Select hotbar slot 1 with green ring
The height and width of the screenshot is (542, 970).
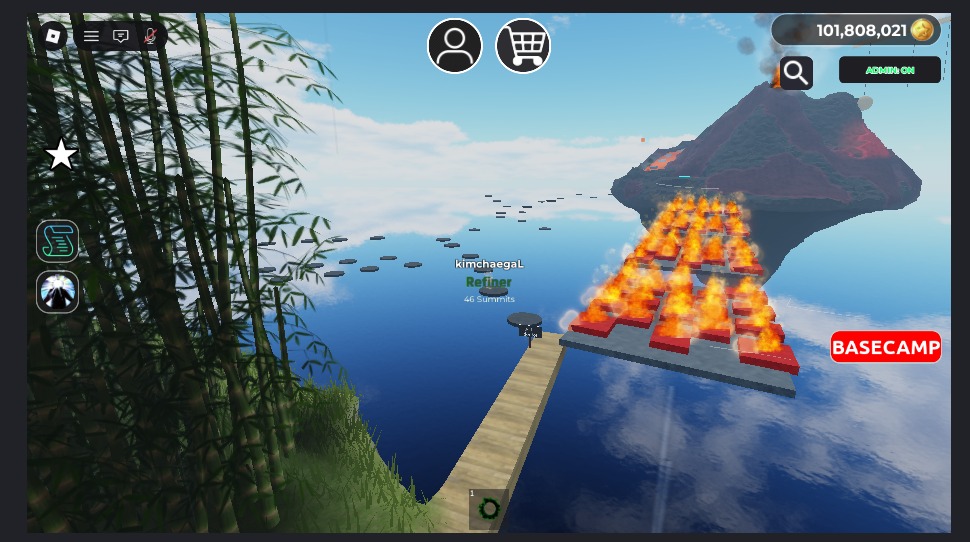[488, 509]
